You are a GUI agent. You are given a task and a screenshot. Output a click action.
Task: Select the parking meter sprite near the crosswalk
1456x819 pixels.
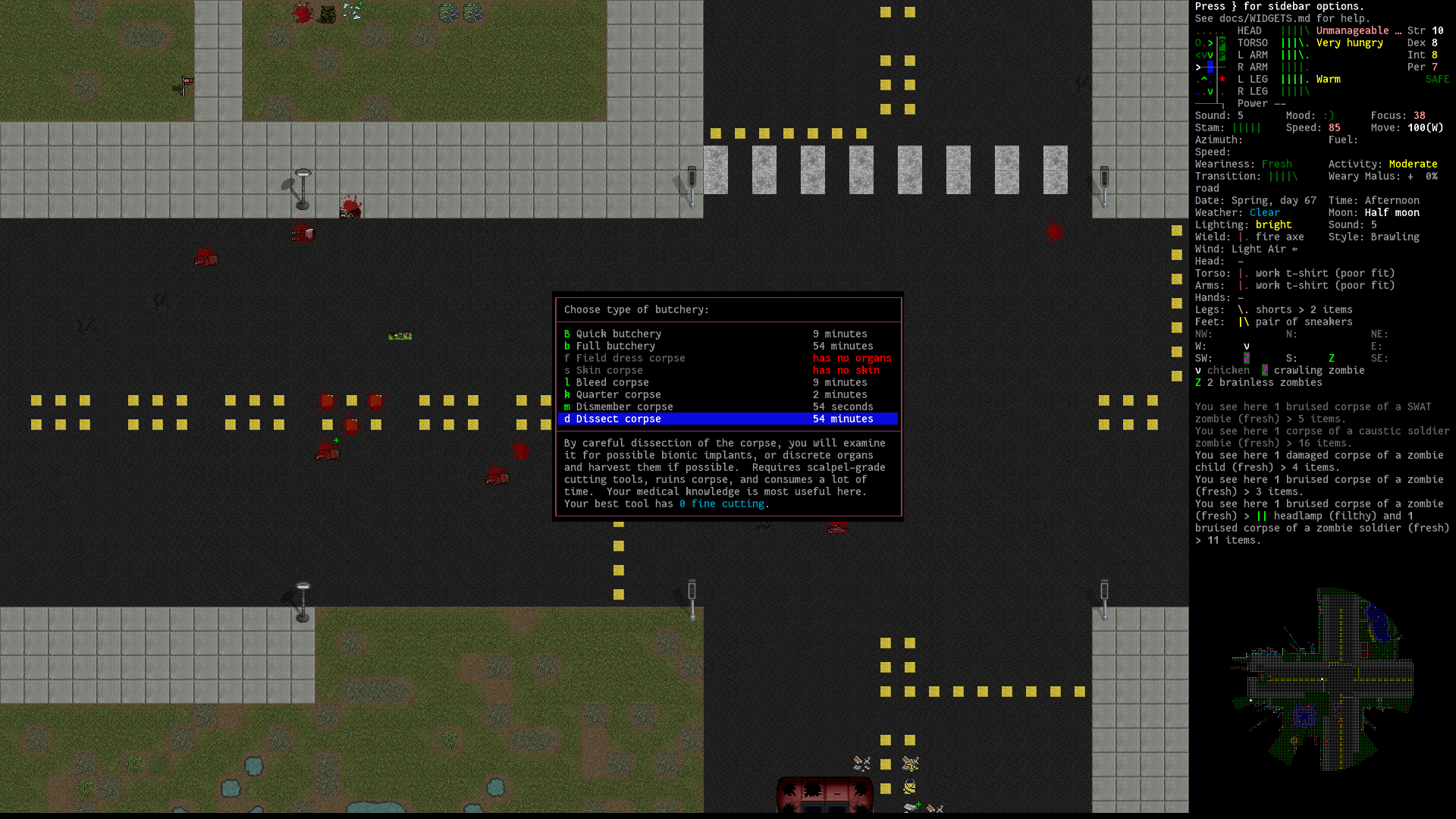(691, 182)
